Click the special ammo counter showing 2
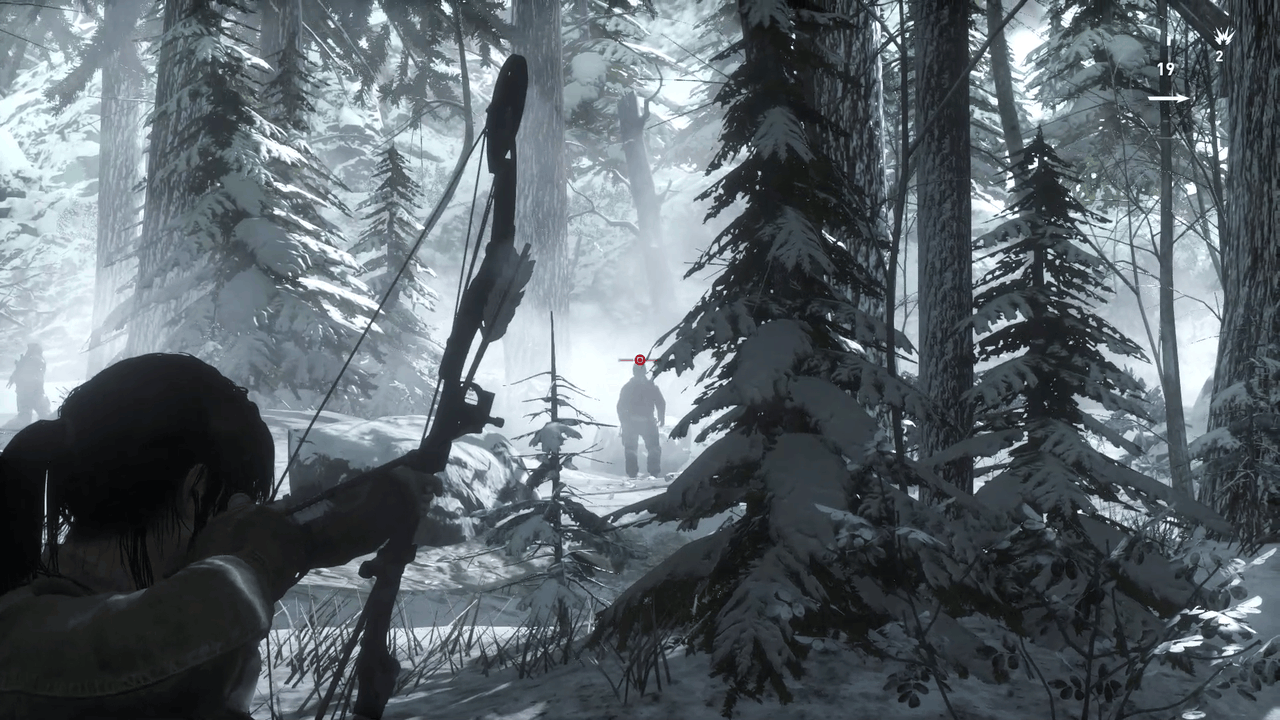 [x=1218, y=55]
